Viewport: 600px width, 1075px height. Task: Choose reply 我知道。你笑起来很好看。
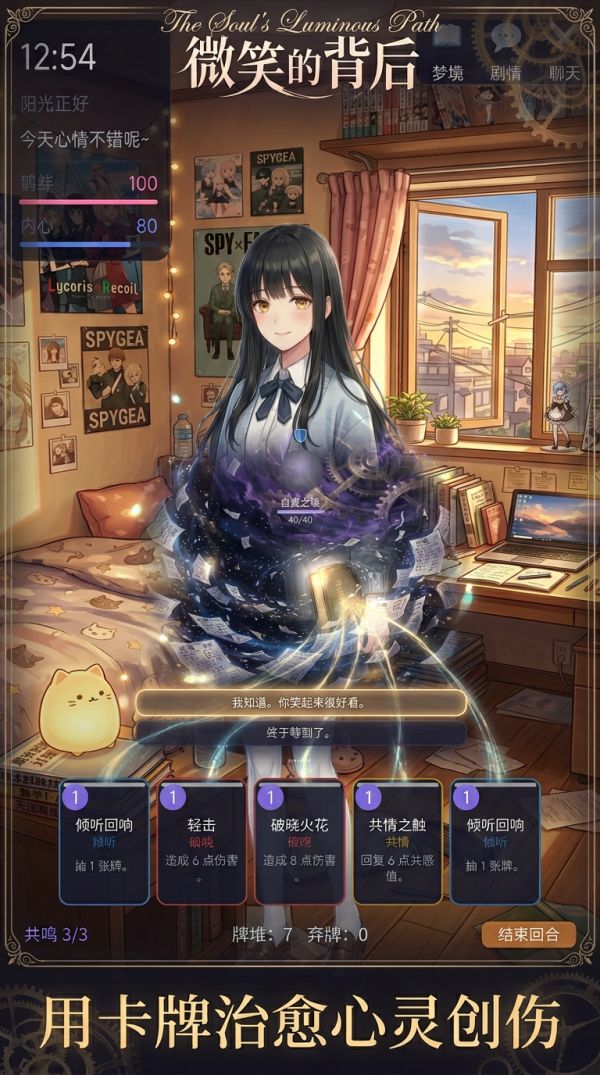[x=300, y=702]
